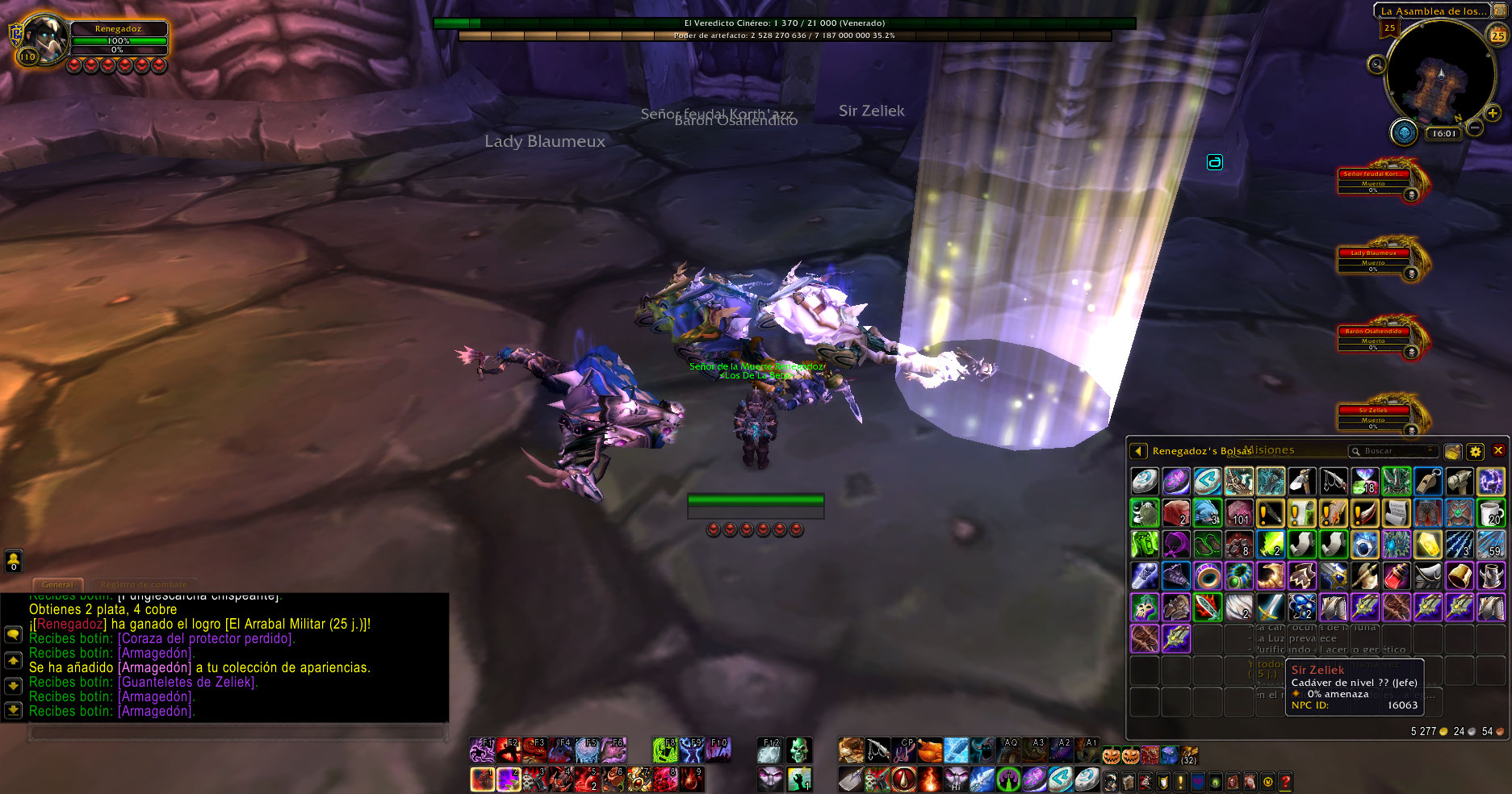Switch to the General chat tab
Viewport: 1512px width, 794px height.
coord(57,584)
